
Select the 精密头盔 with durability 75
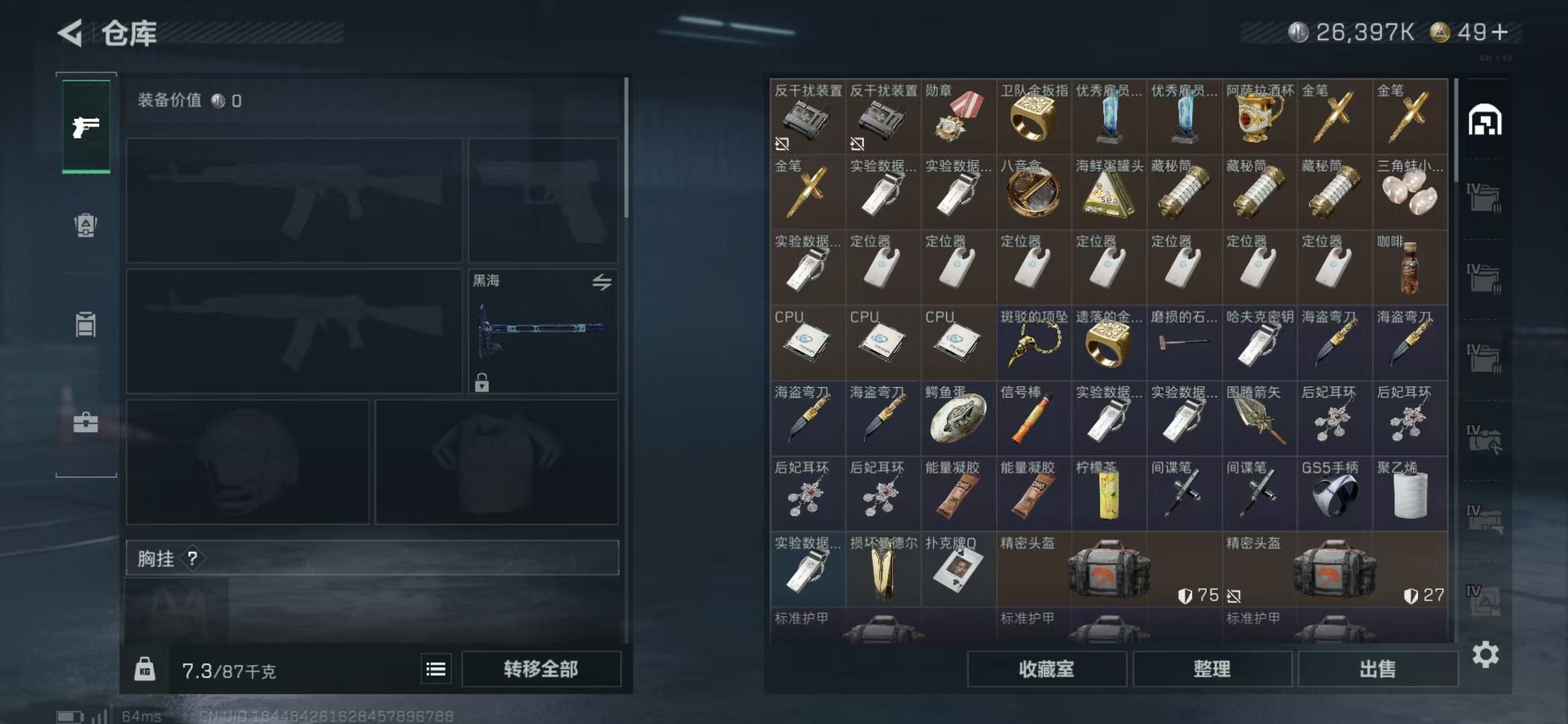(1108, 569)
